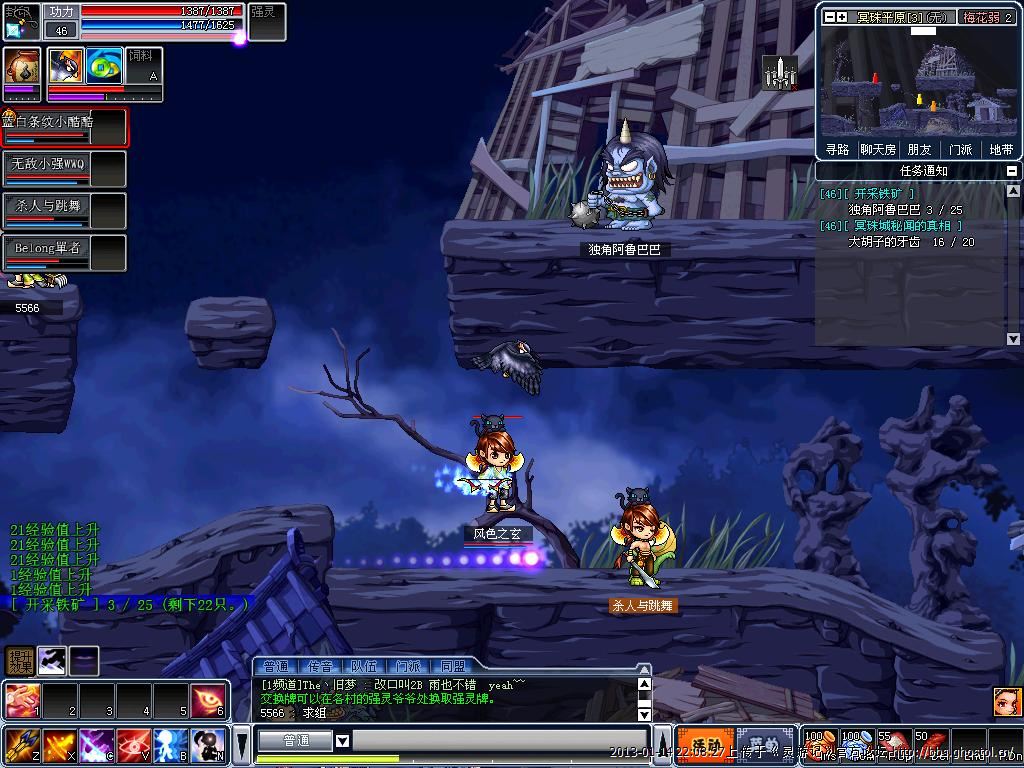Image resolution: width=1024 pixels, height=768 pixels.
Task: Switch to the 同盟 alliance chat tab
Action: click(x=452, y=666)
